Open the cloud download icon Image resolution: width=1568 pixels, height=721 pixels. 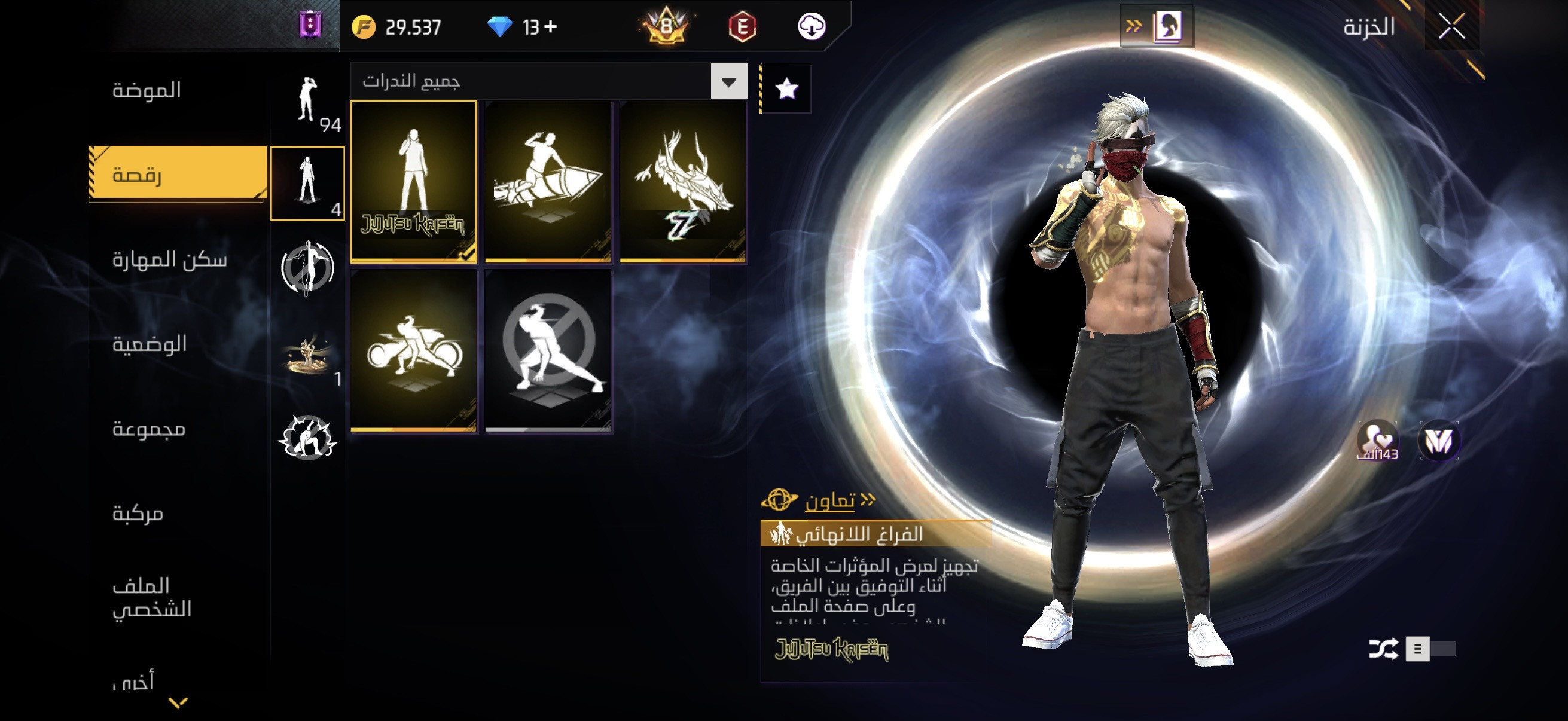click(812, 27)
